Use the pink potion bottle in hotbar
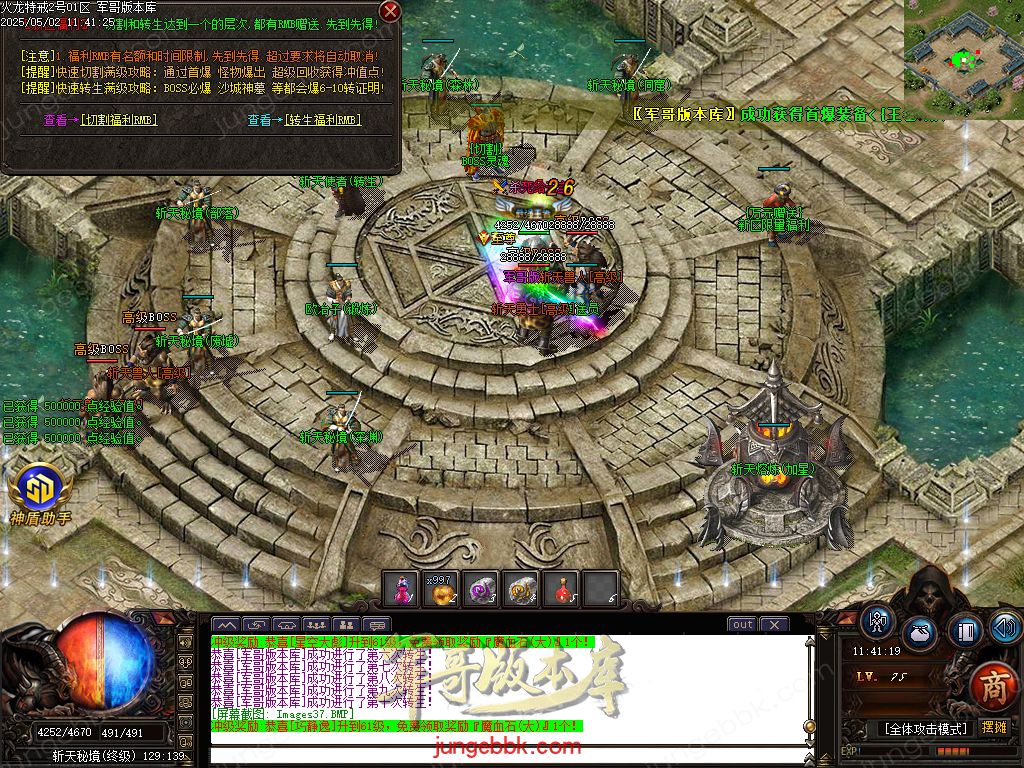This screenshot has height=768, width=1024. (400, 589)
